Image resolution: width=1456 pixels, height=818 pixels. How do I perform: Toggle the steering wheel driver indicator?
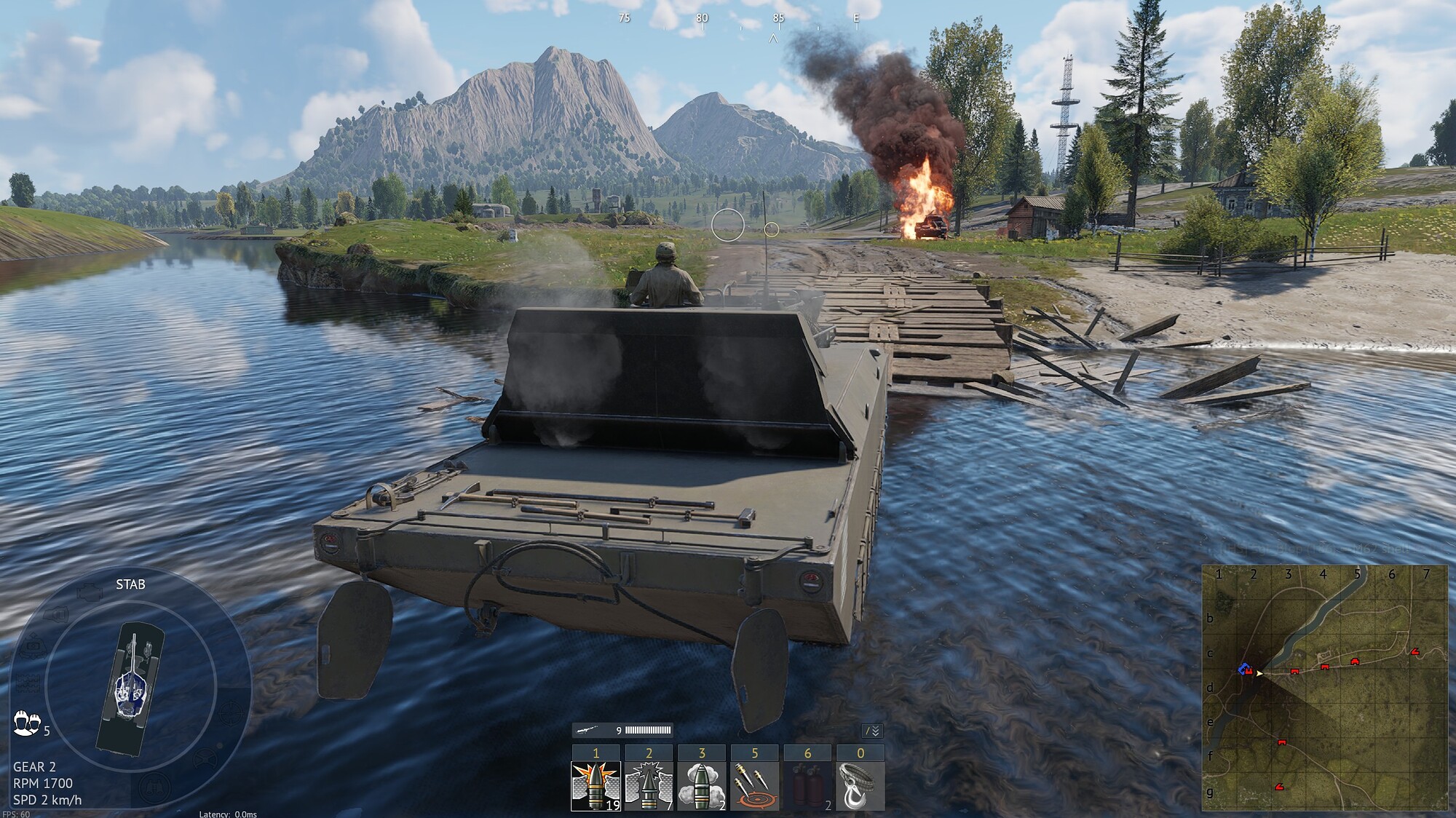(206, 758)
